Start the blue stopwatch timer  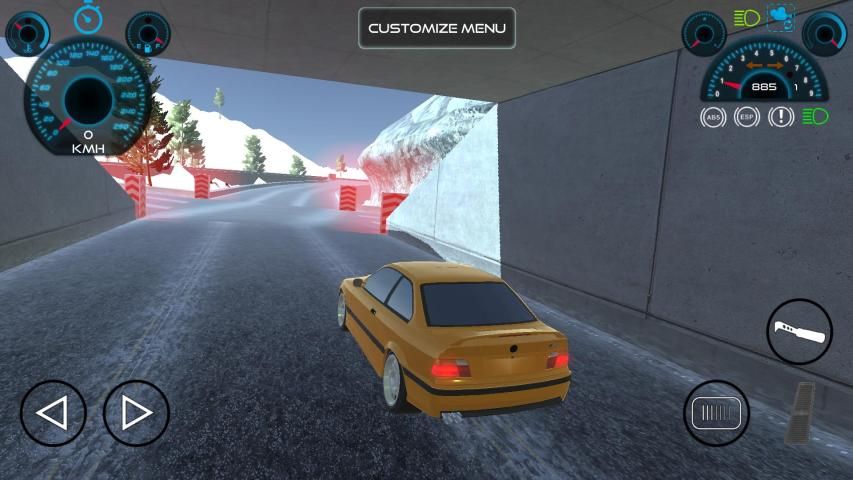[x=88, y=16]
